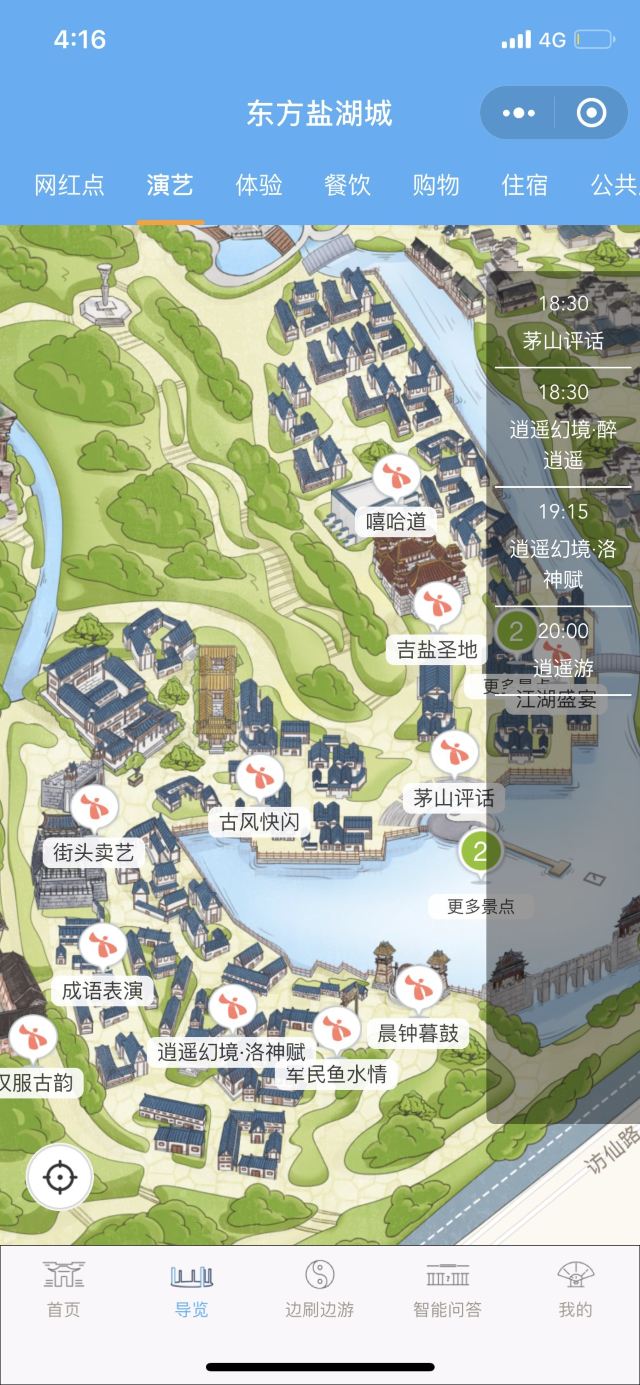The image size is (640, 1385).
Task: Select the 吉盐圣地 performance marker
Action: (x=436, y=605)
